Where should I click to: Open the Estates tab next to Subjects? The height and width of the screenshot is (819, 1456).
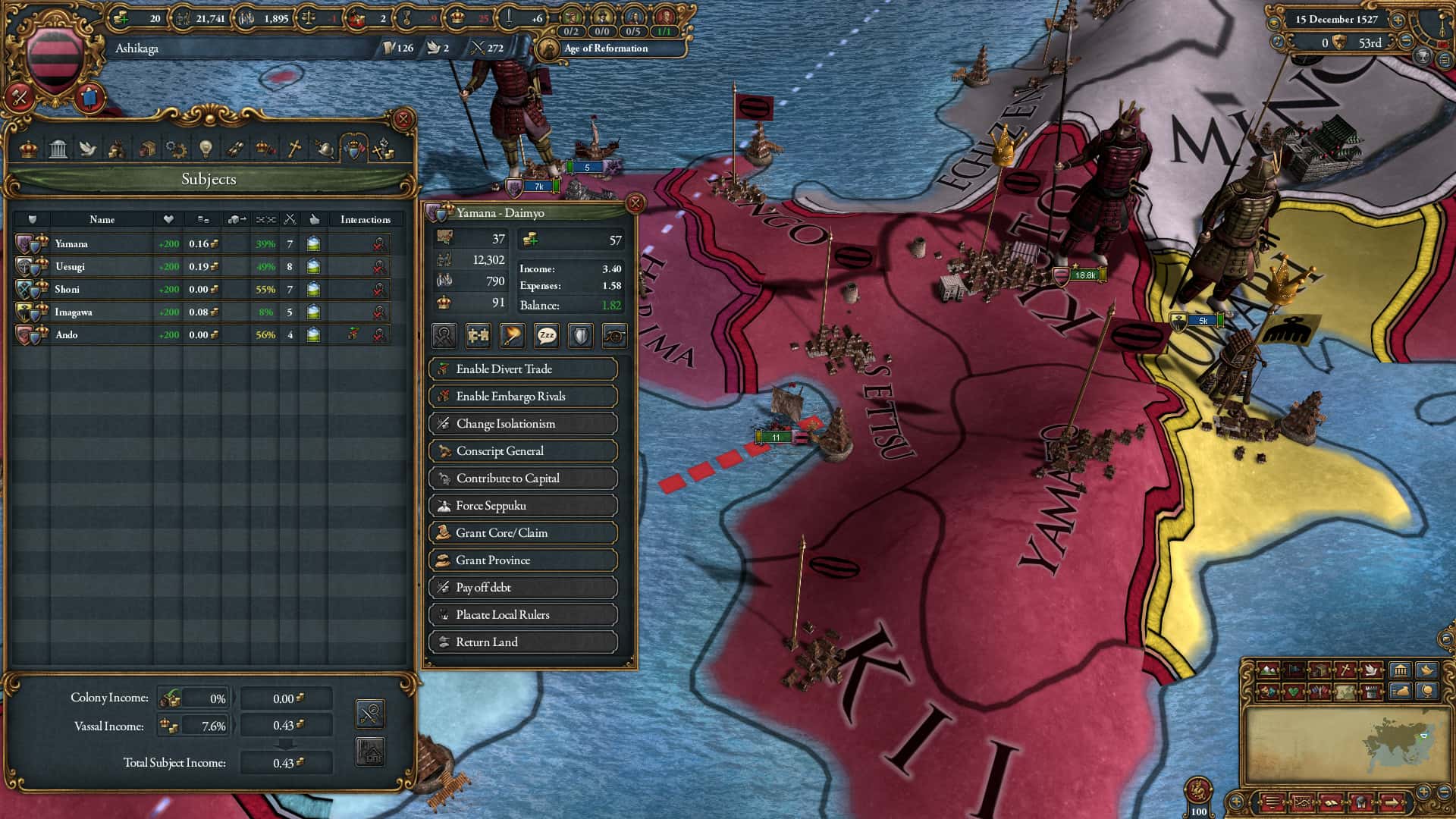coord(117,149)
